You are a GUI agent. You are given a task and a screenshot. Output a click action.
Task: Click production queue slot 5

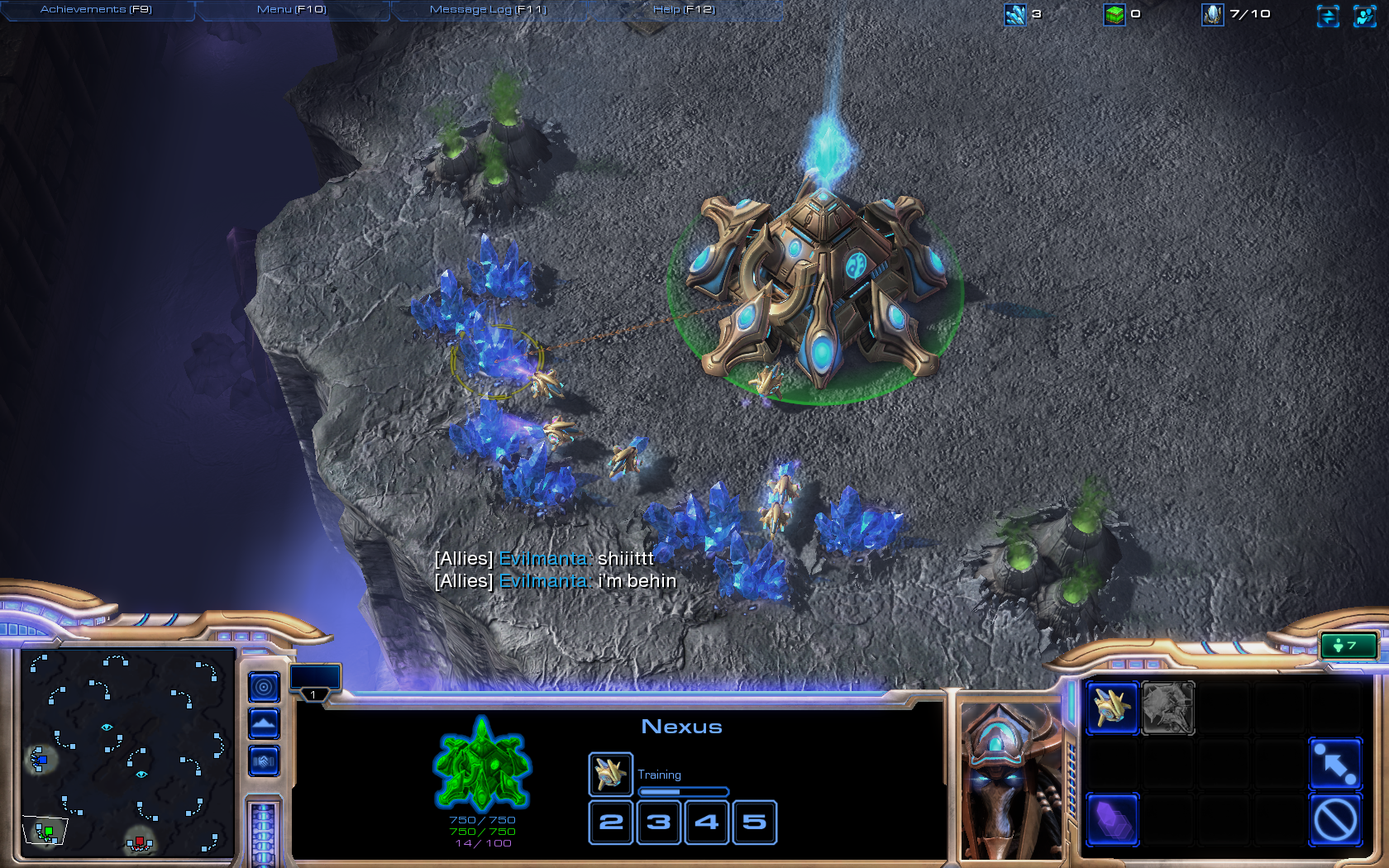(754, 823)
